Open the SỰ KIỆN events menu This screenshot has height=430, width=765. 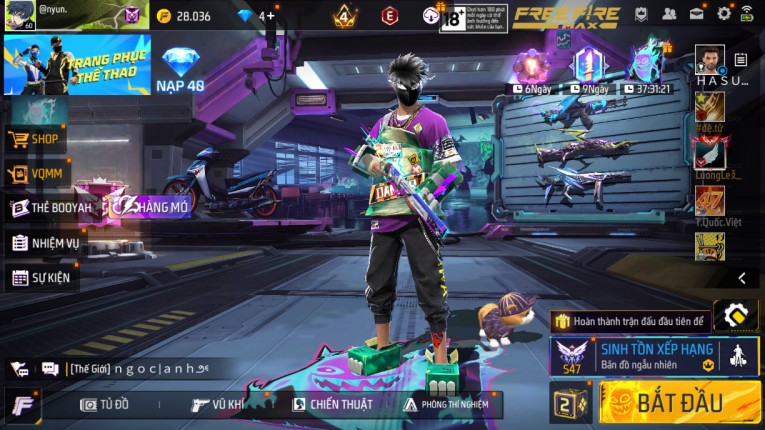[x=41, y=277]
